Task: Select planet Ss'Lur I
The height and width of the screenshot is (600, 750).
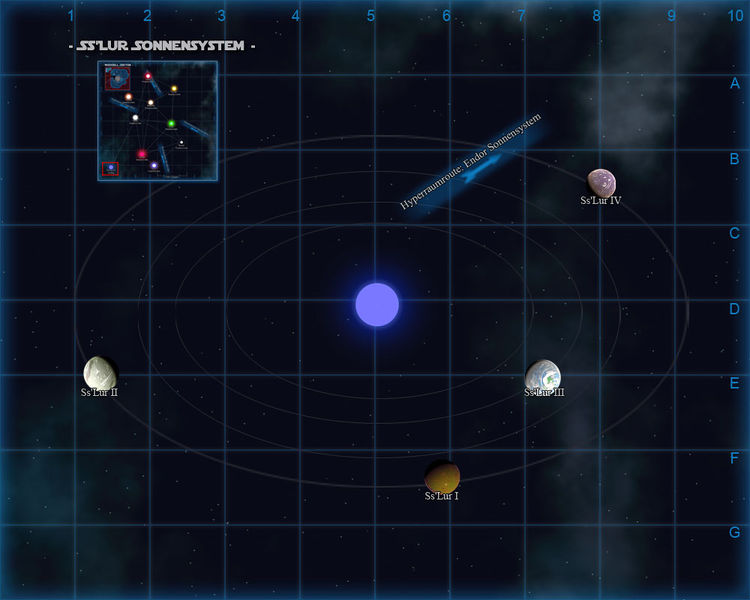Action: point(442,476)
